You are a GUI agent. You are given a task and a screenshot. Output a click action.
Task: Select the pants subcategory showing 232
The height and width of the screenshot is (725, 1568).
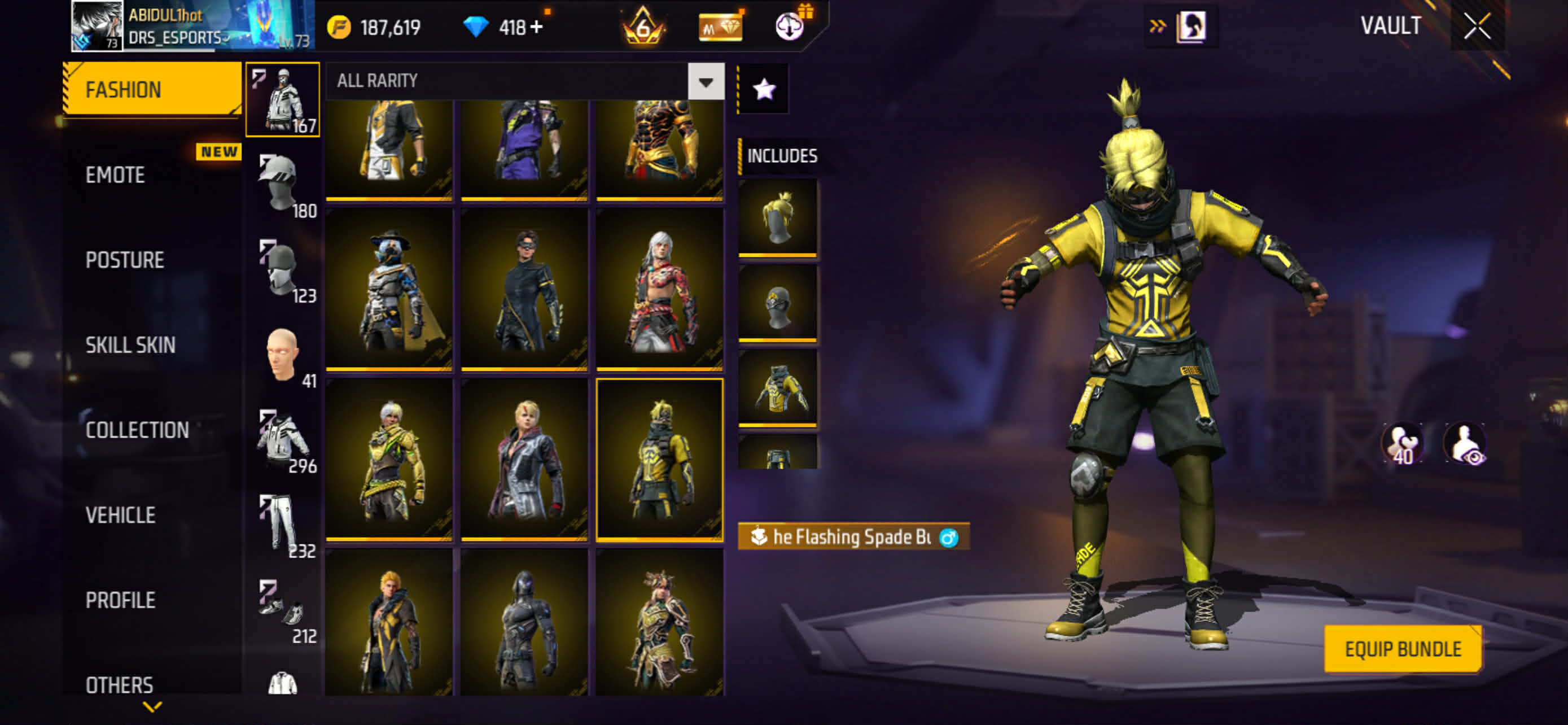281,525
